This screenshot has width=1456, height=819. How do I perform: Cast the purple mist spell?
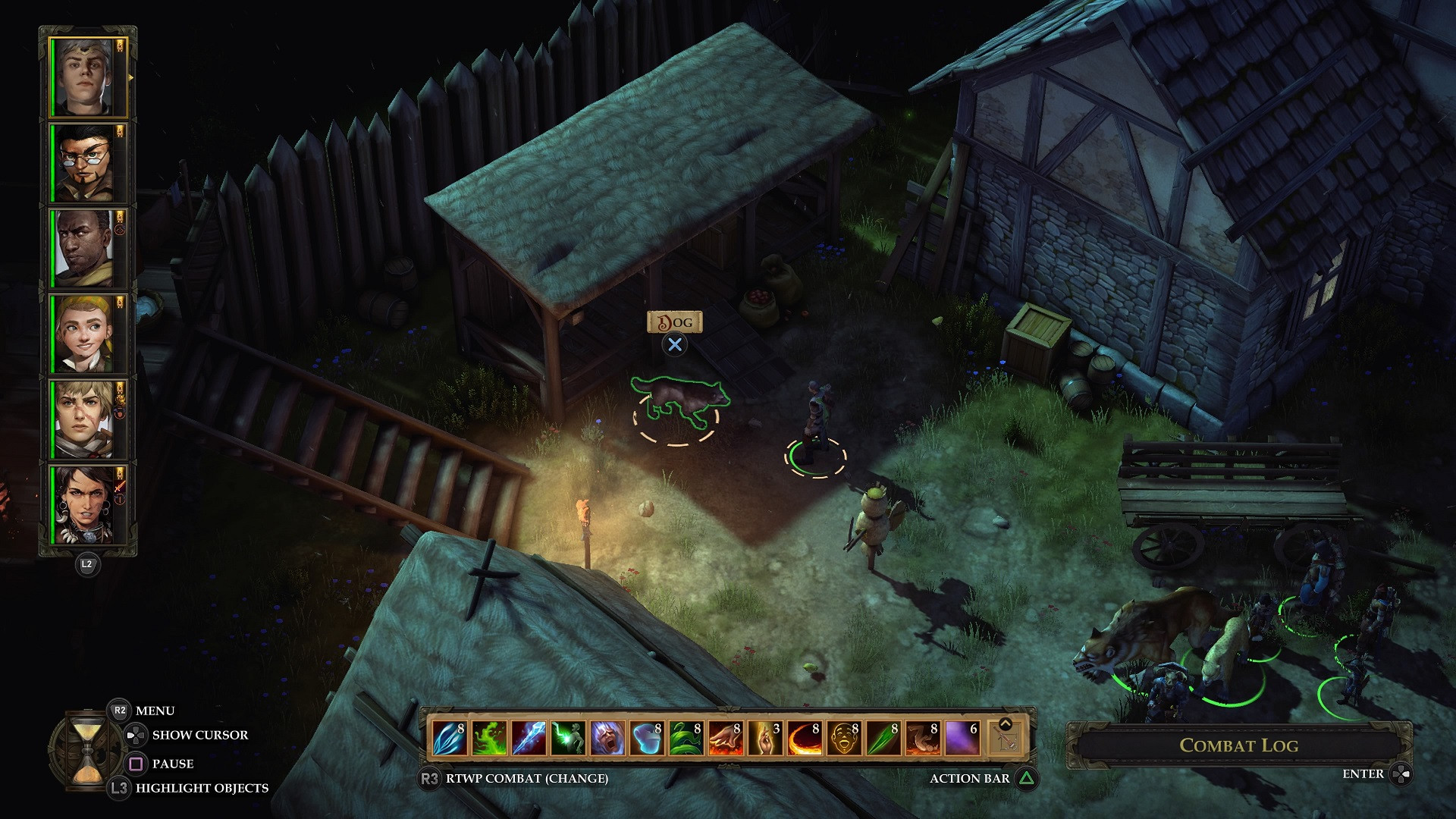click(962, 738)
